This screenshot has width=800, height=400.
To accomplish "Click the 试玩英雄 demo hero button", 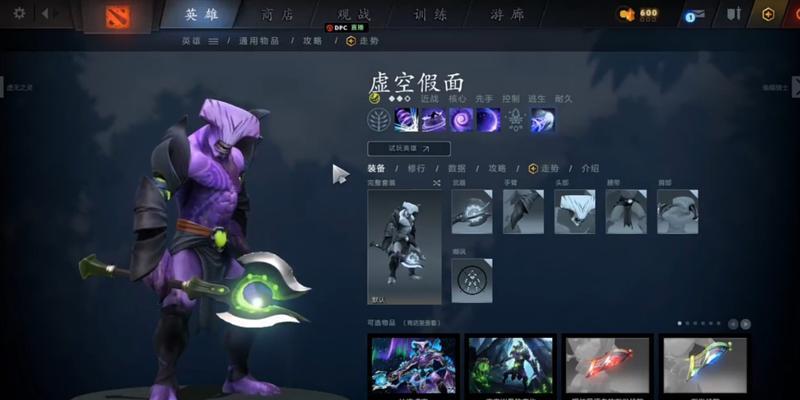I will tap(409, 148).
